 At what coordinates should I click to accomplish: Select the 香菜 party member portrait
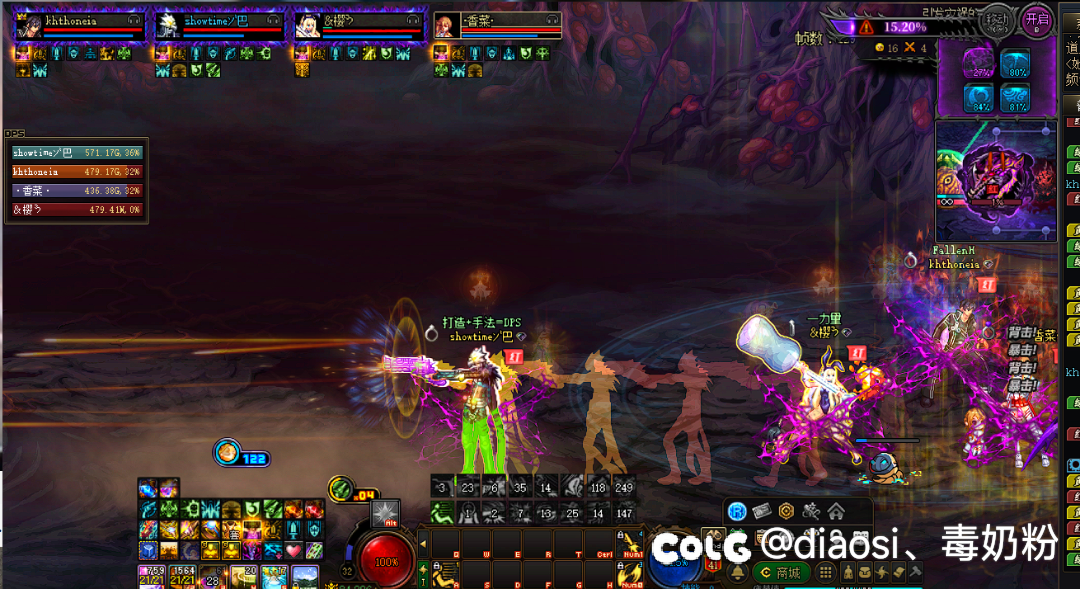(x=446, y=26)
